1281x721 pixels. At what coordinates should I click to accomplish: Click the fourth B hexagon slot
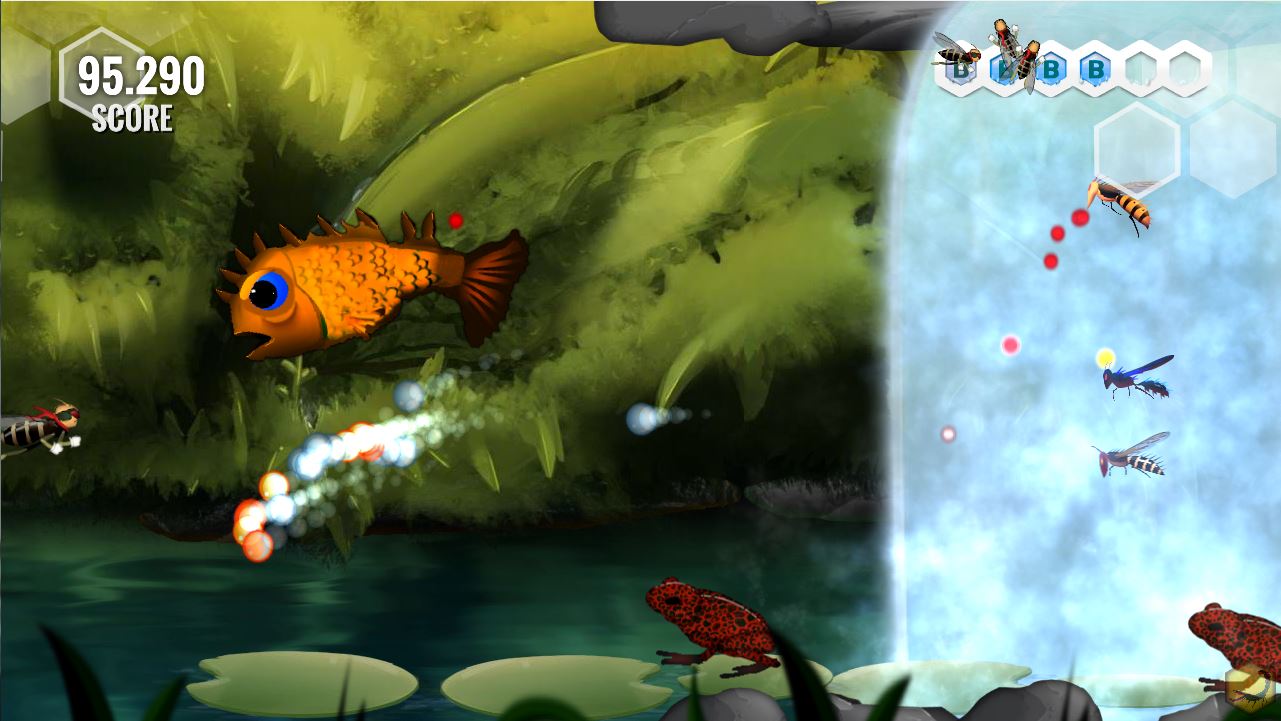pyautogui.click(x=1097, y=70)
